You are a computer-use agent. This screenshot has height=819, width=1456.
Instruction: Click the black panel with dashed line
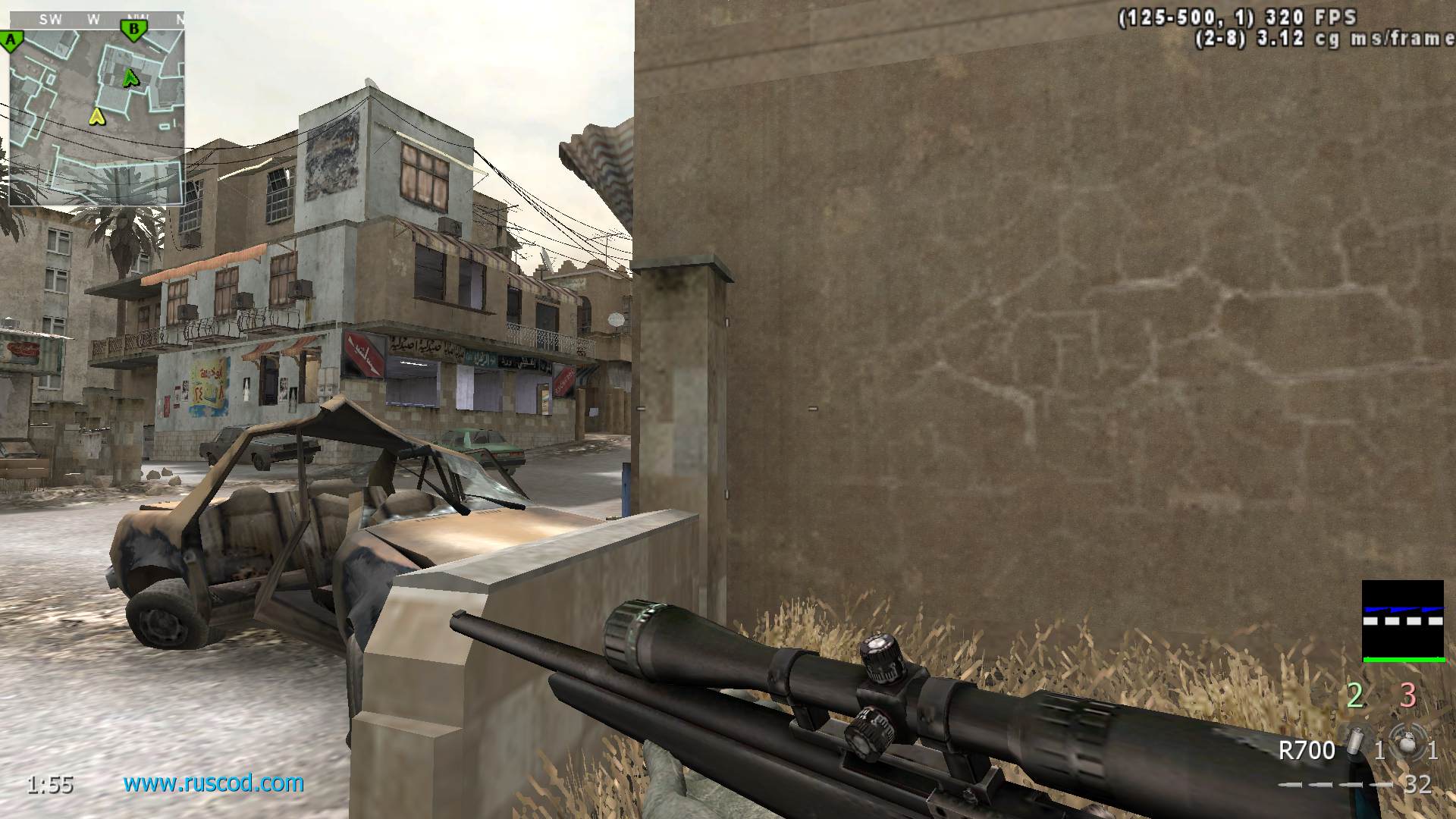(1402, 620)
